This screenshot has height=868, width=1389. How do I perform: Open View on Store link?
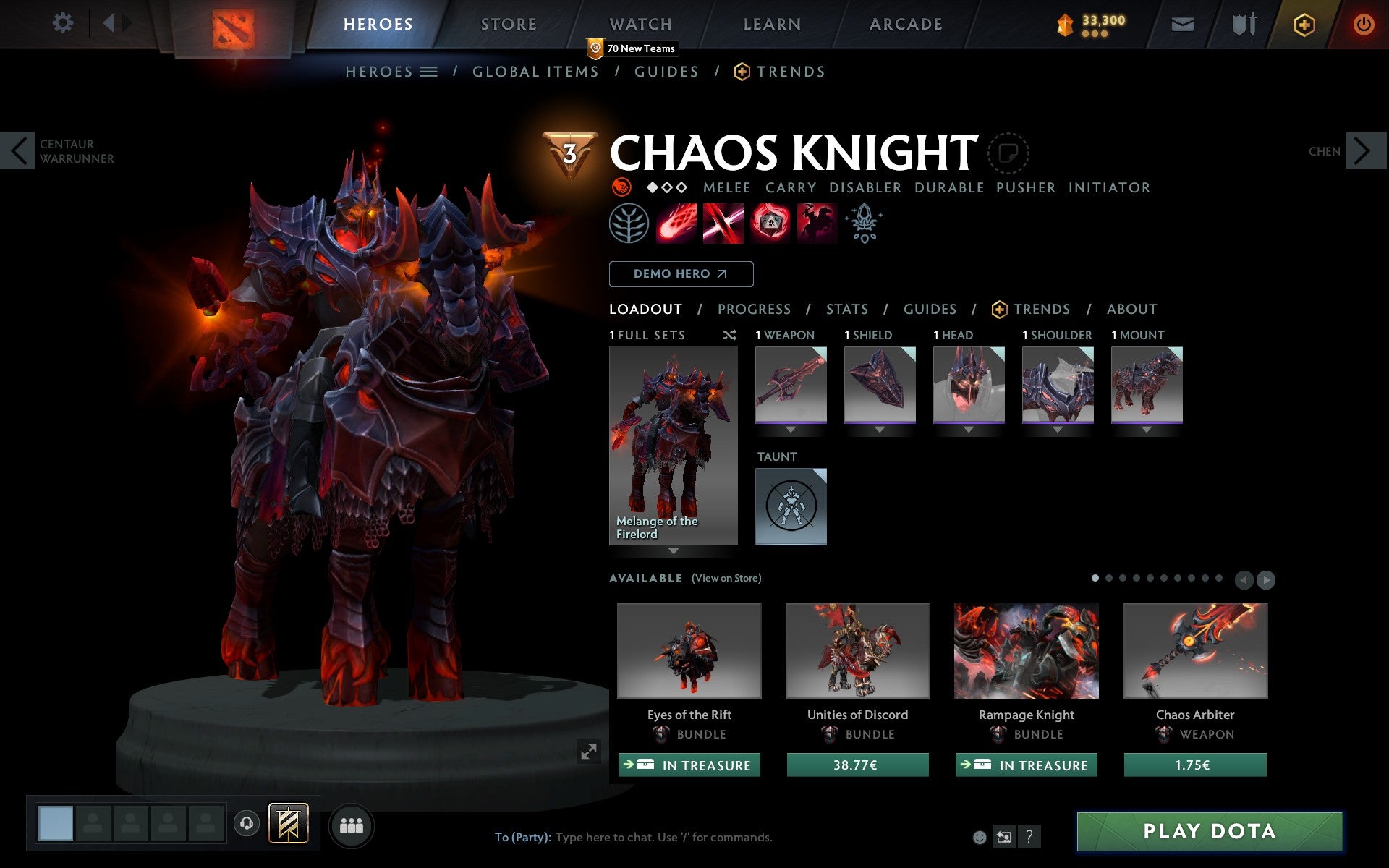pyautogui.click(x=726, y=578)
